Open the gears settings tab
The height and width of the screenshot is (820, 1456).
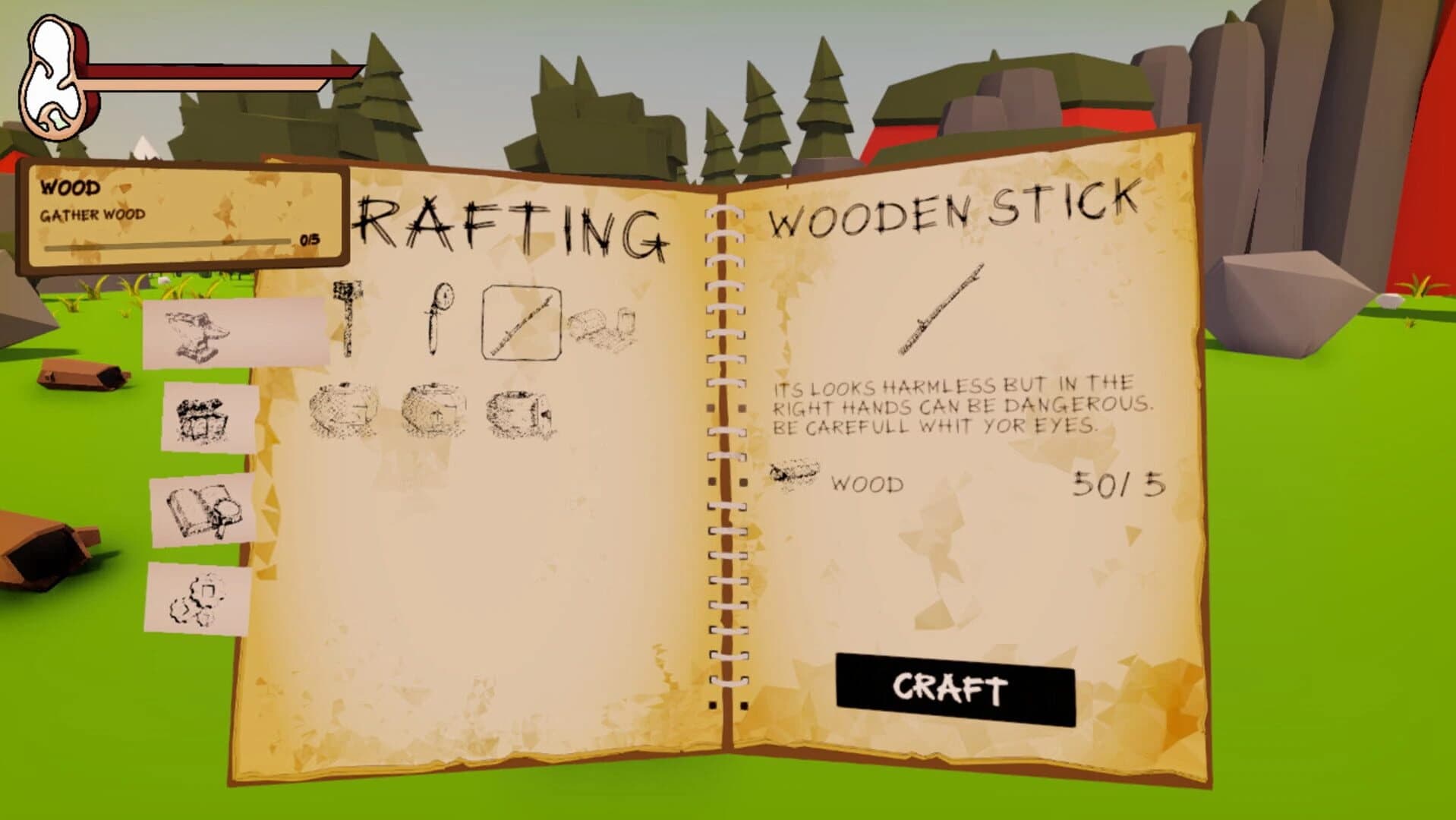pos(197,600)
